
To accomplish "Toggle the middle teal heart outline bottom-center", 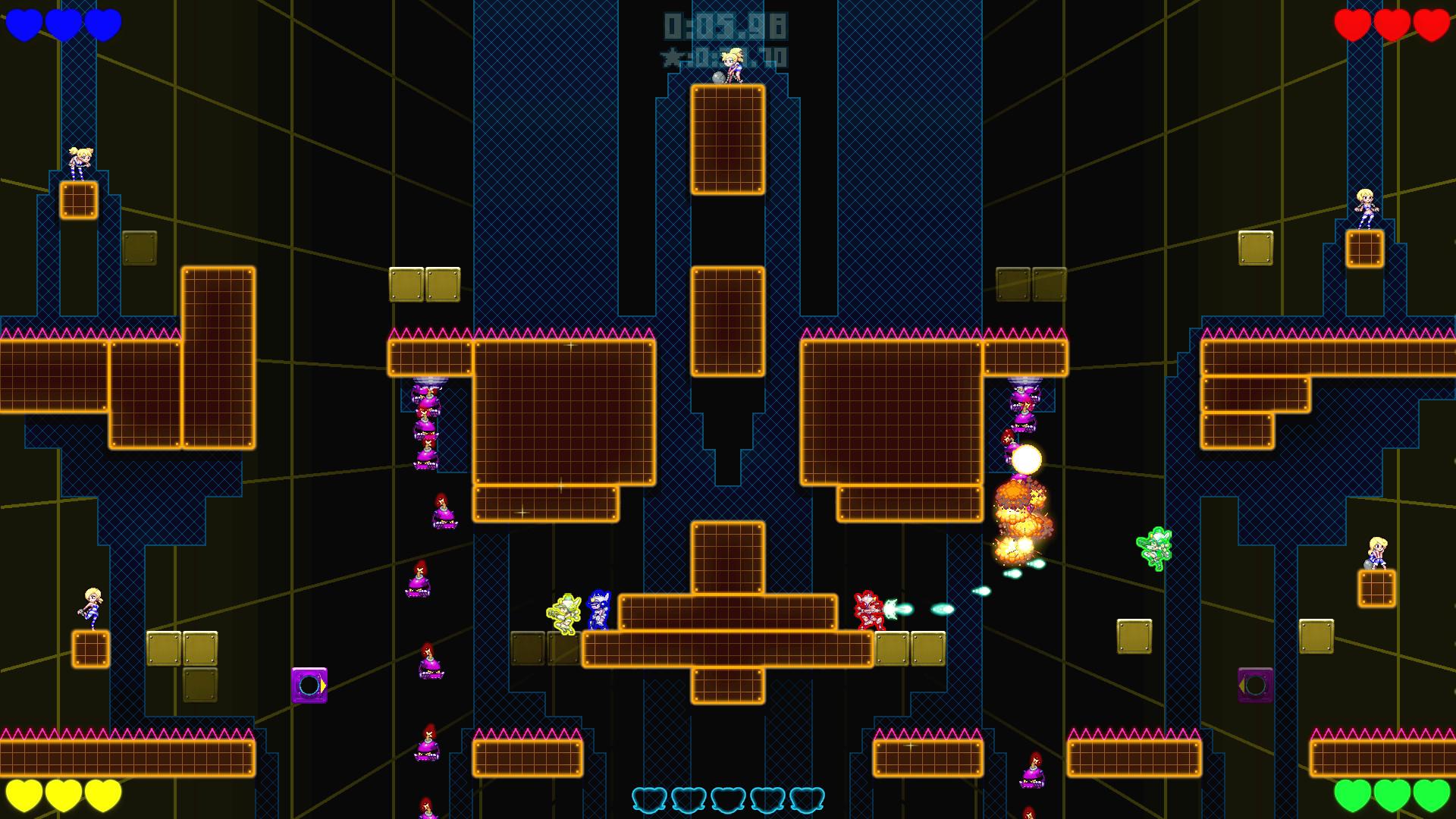I will pyautogui.click(x=728, y=799).
